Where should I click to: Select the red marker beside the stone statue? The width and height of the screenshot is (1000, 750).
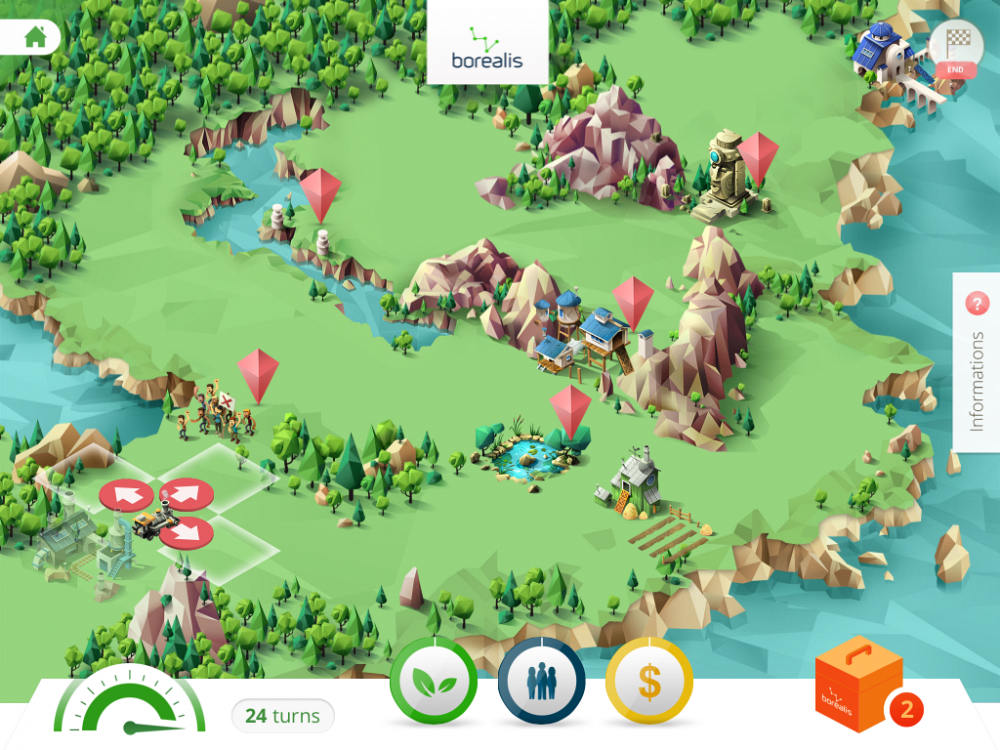(758, 155)
